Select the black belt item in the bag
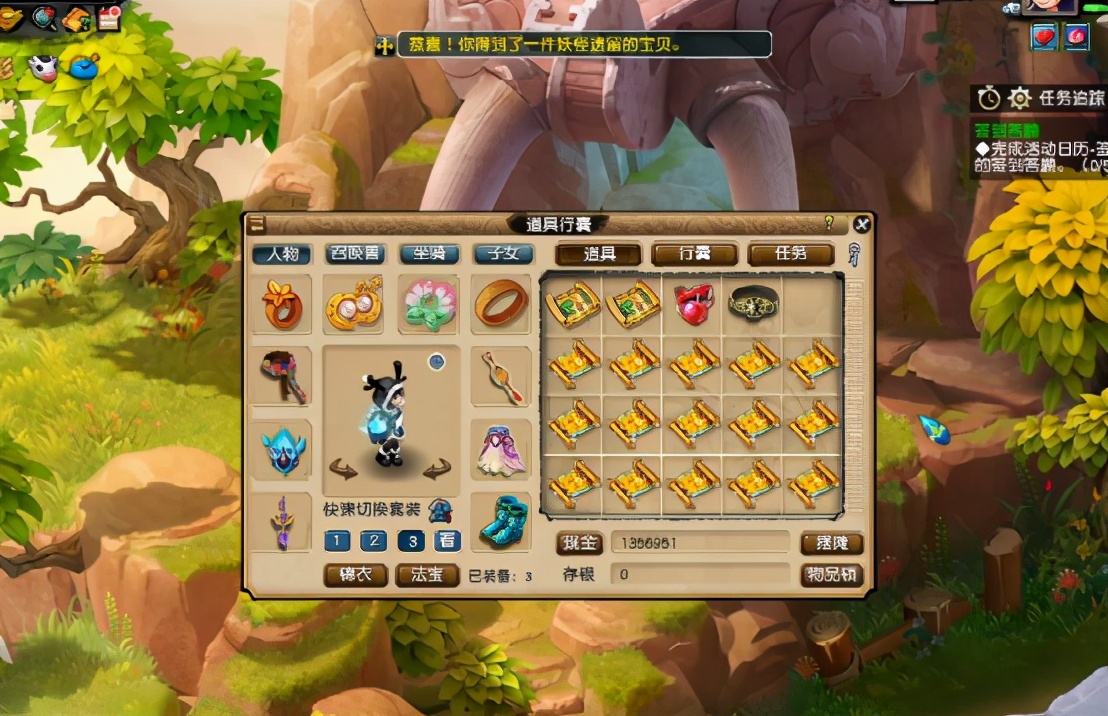This screenshot has width=1108, height=716. point(753,304)
